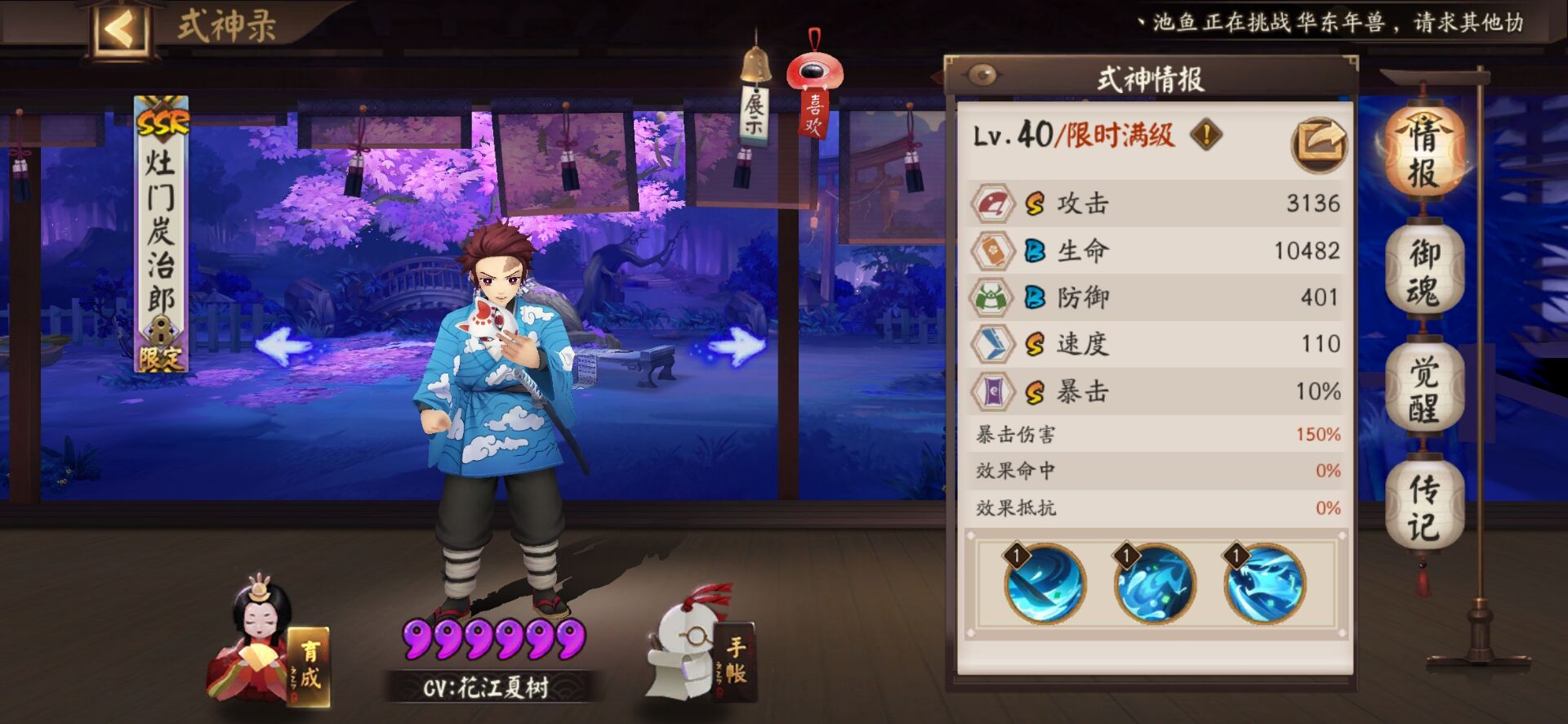This screenshot has height=724, width=1568.
Task: Inspect the first water slash skill icon
Action: pyautogui.click(x=1045, y=583)
